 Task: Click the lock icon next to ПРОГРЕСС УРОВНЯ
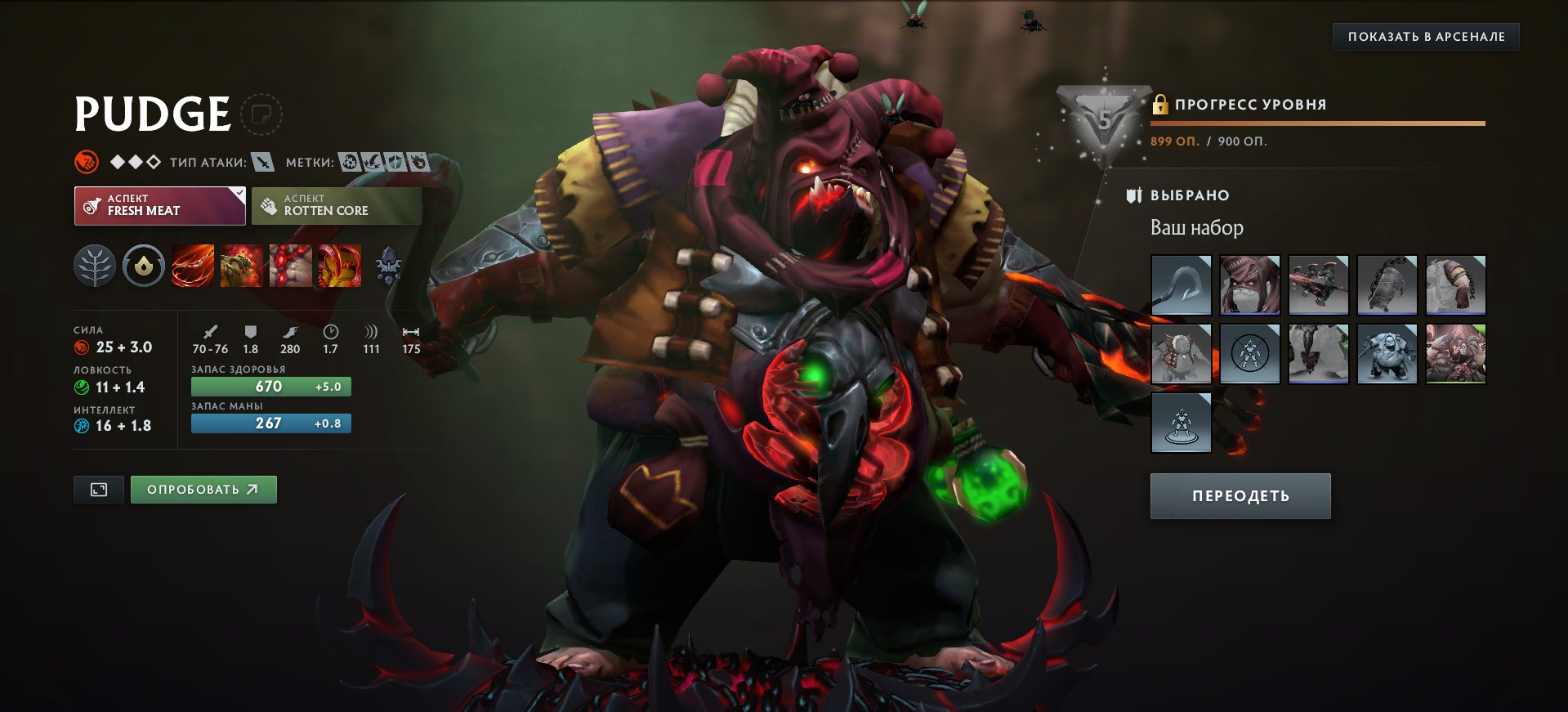click(1161, 104)
